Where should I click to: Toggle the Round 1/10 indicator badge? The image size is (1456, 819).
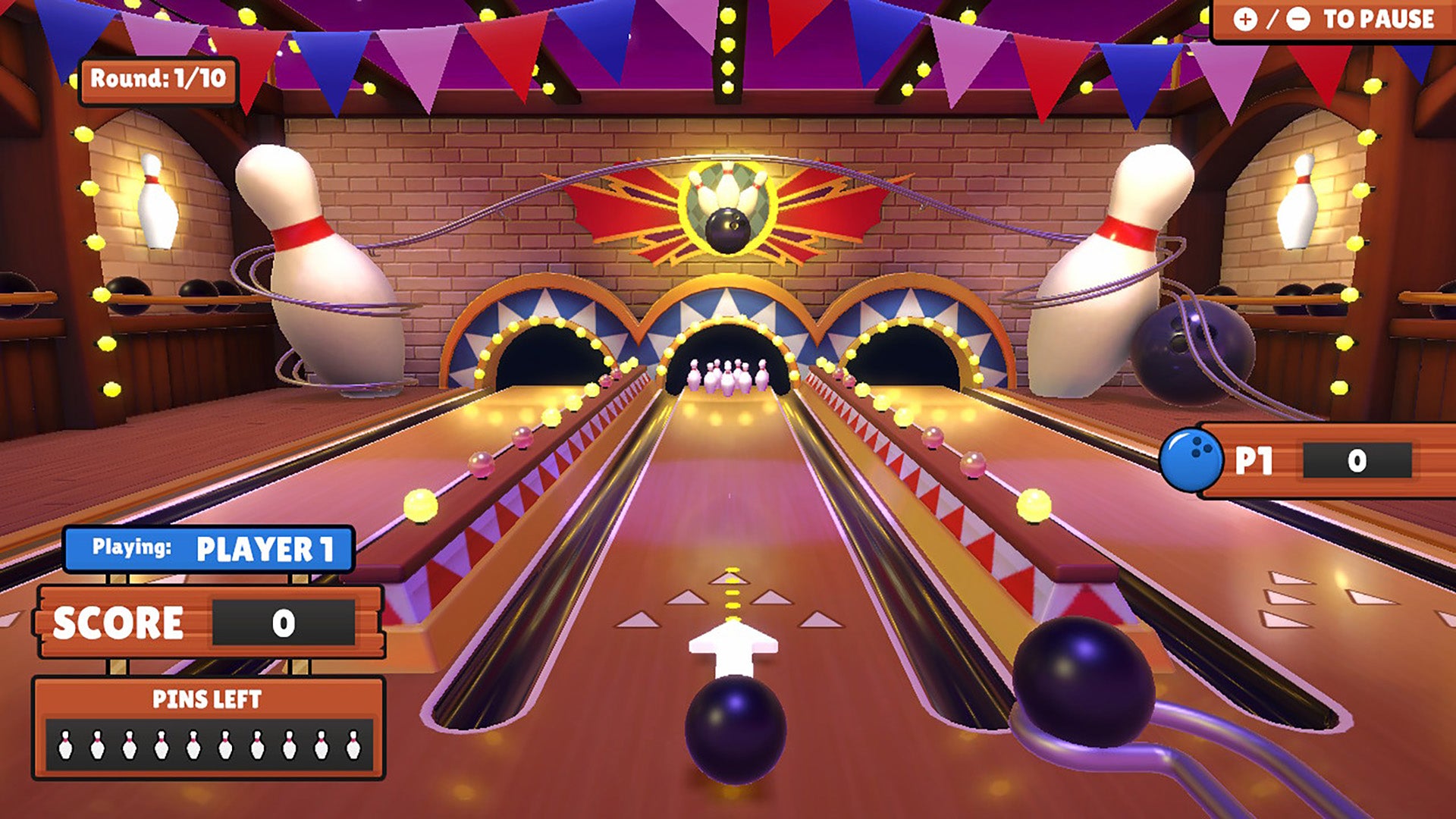[x=157, y=77]
